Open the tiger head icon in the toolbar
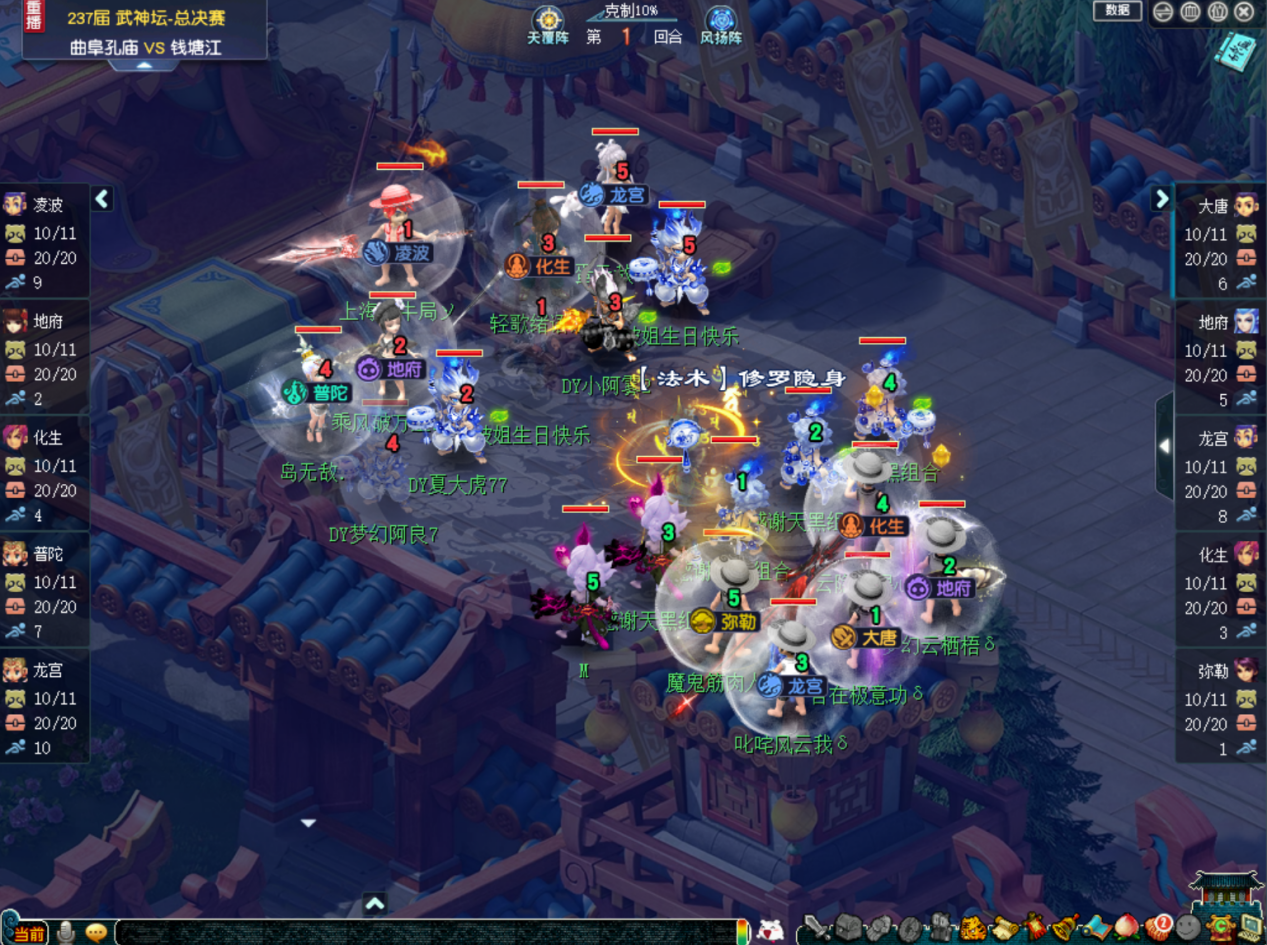This screenshot has height=945, width=1267. pyautogui.click(x=971, y=928)
